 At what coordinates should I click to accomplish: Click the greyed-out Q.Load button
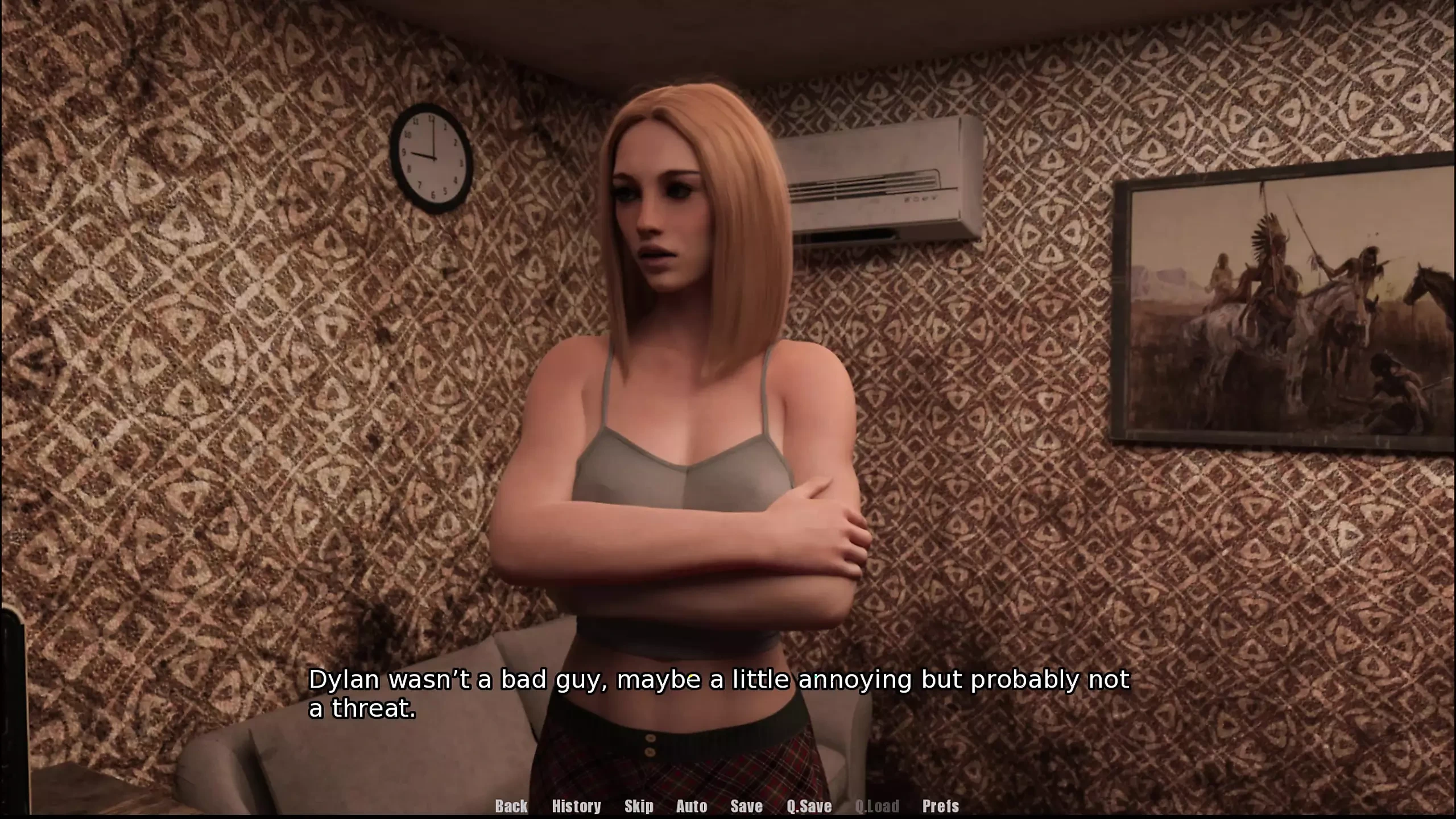[x=877, y=806]
